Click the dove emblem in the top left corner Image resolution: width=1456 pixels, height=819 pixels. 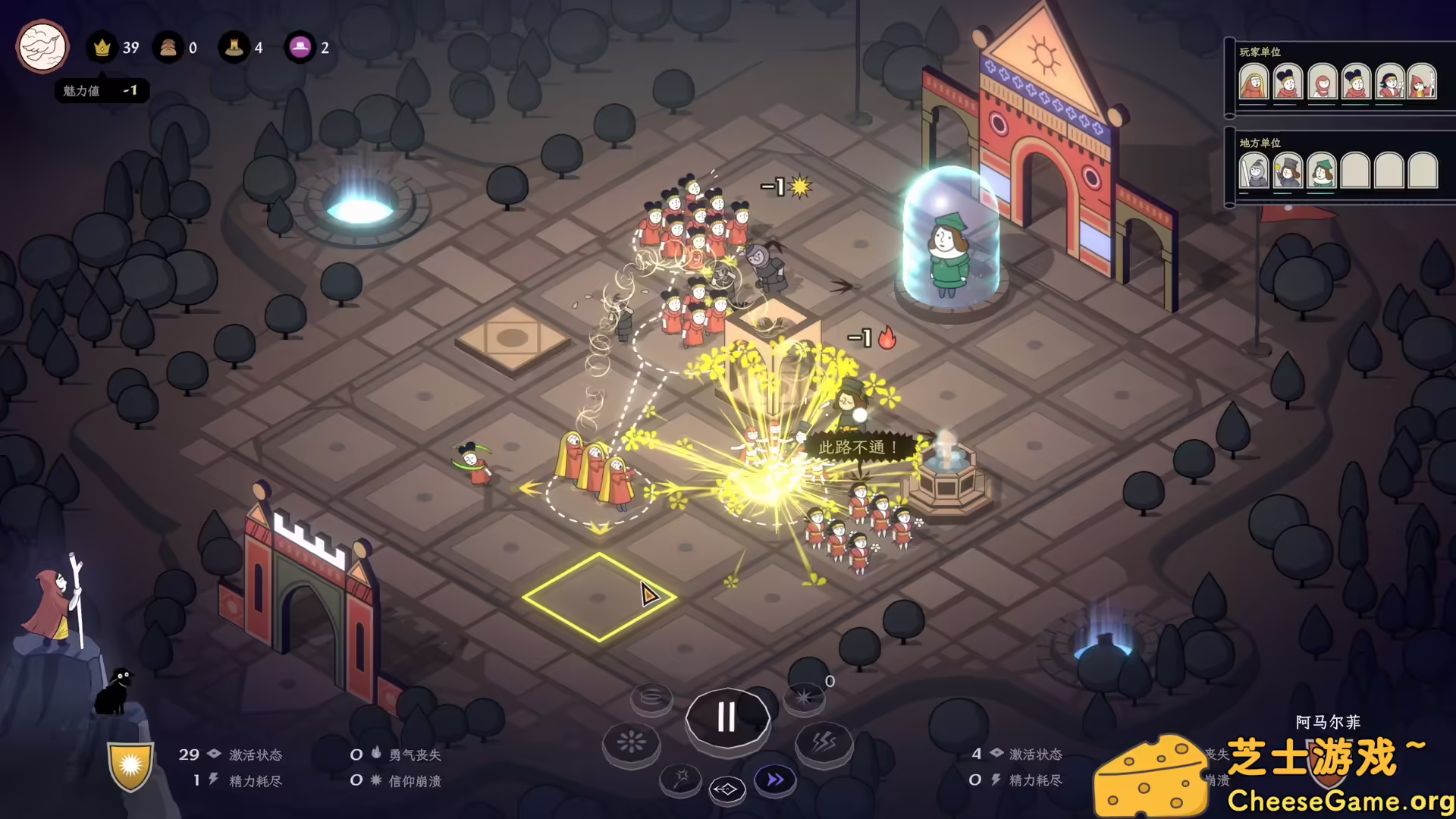[42, 47]
